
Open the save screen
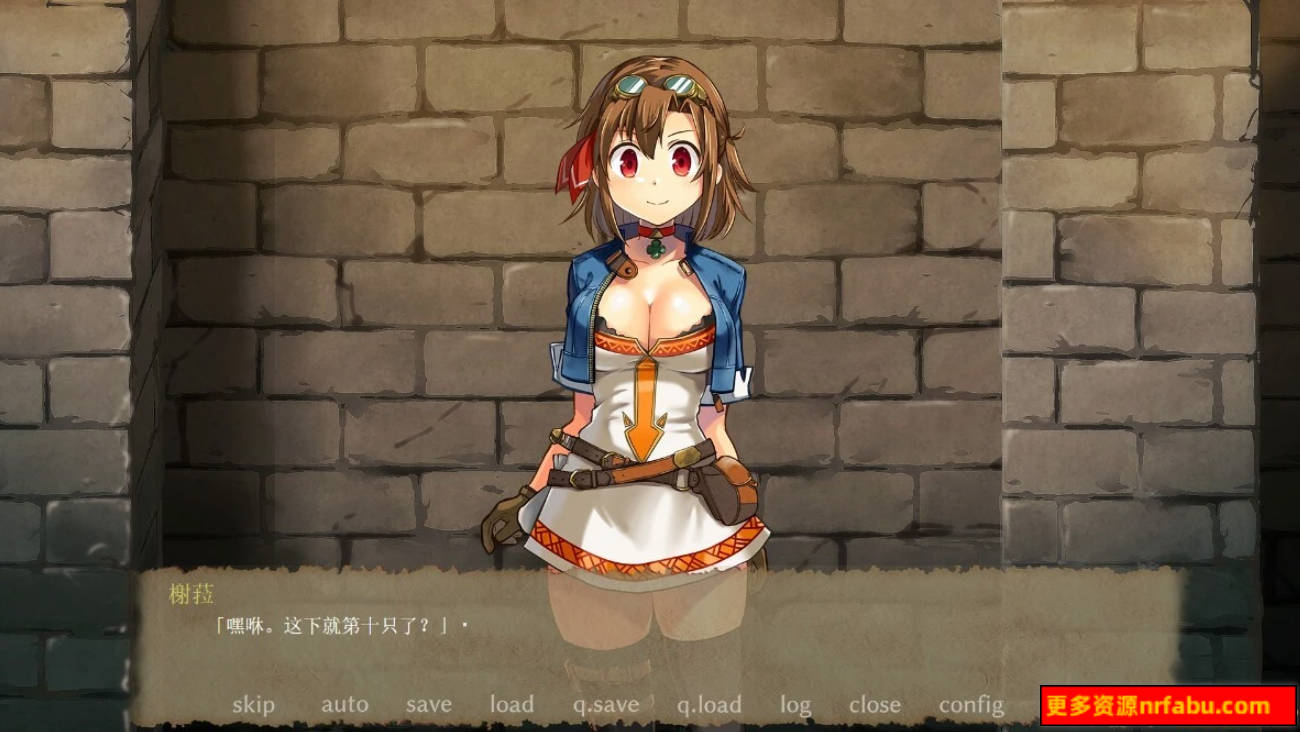(428, 704)
